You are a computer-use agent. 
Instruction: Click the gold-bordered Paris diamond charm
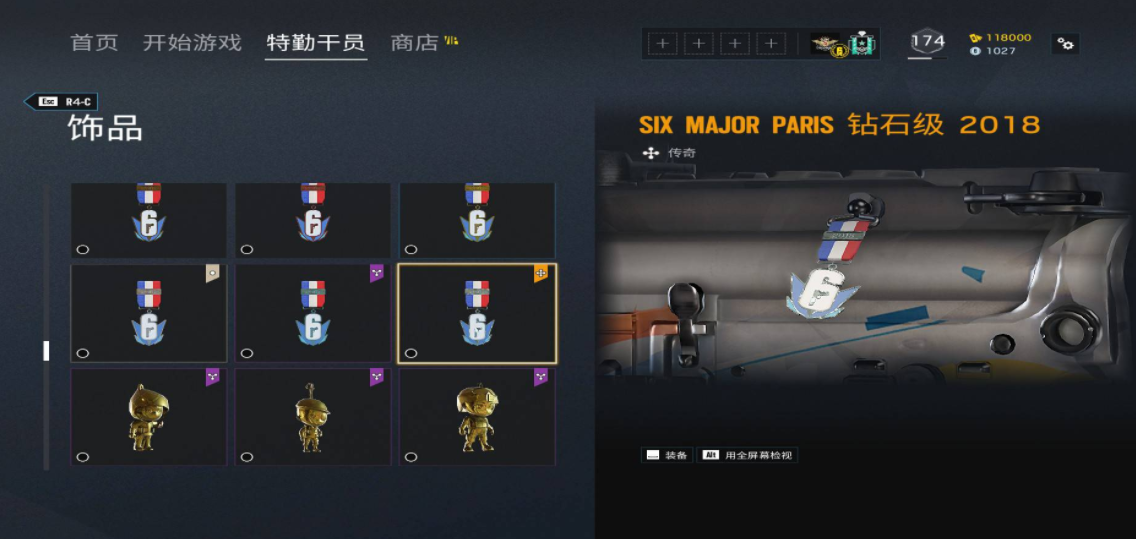[477, 313]
